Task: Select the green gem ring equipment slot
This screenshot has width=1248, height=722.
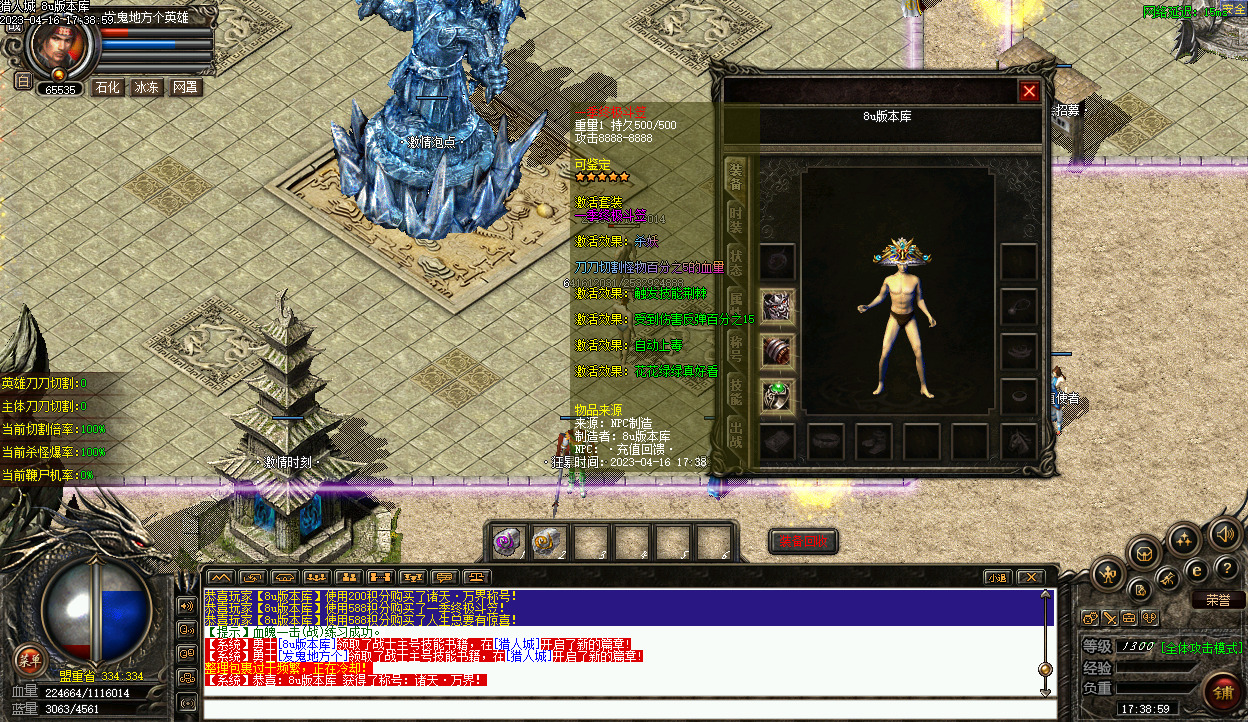Action: (x=777, y=395)
